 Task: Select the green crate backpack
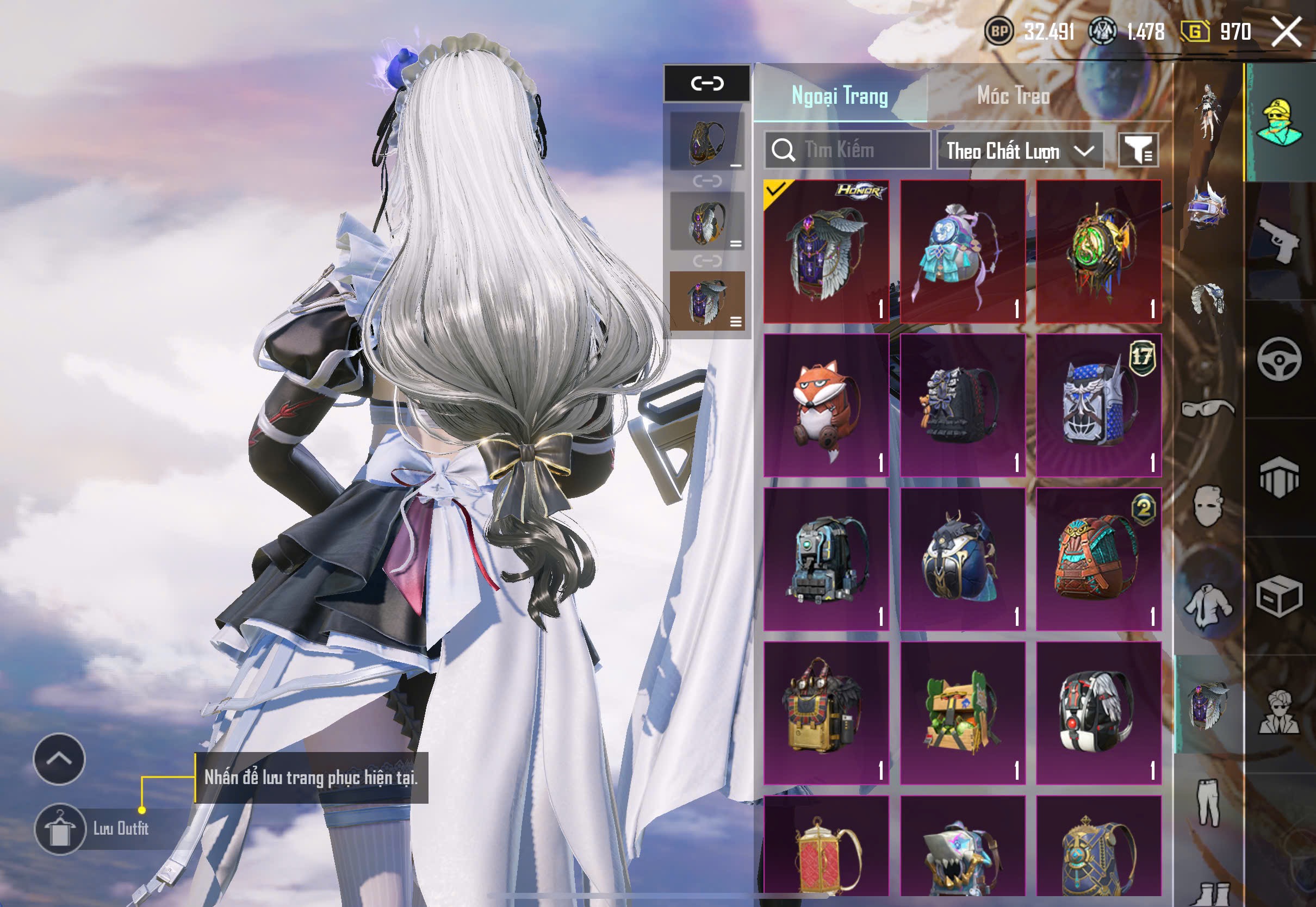(963, 713)
